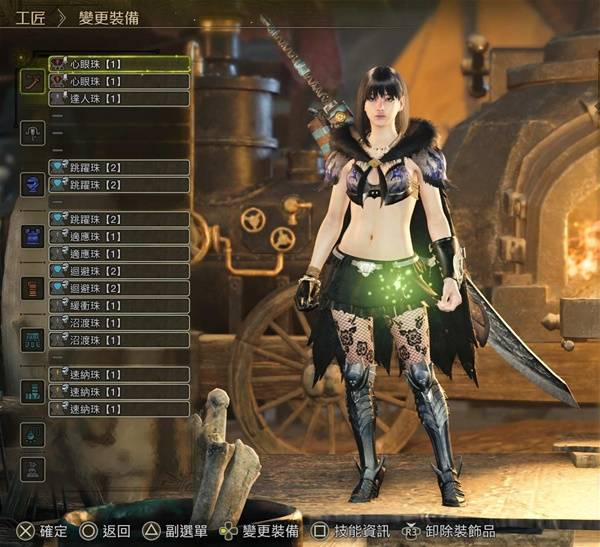Select the 緩衝珠【1】 decoration slot
The width and height of the screenshot is (600, 547).
click(118, 305)
